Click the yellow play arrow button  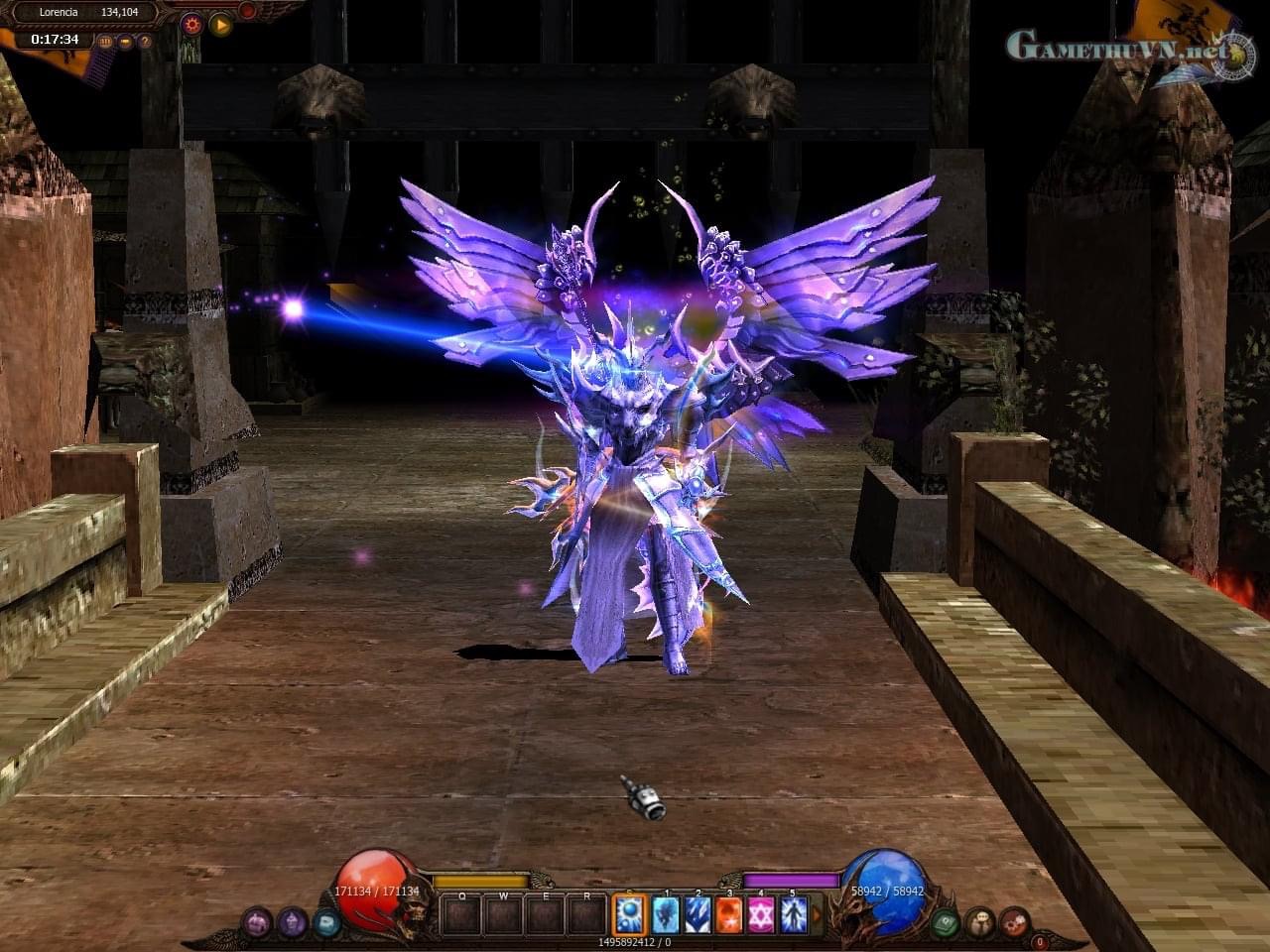220,25
